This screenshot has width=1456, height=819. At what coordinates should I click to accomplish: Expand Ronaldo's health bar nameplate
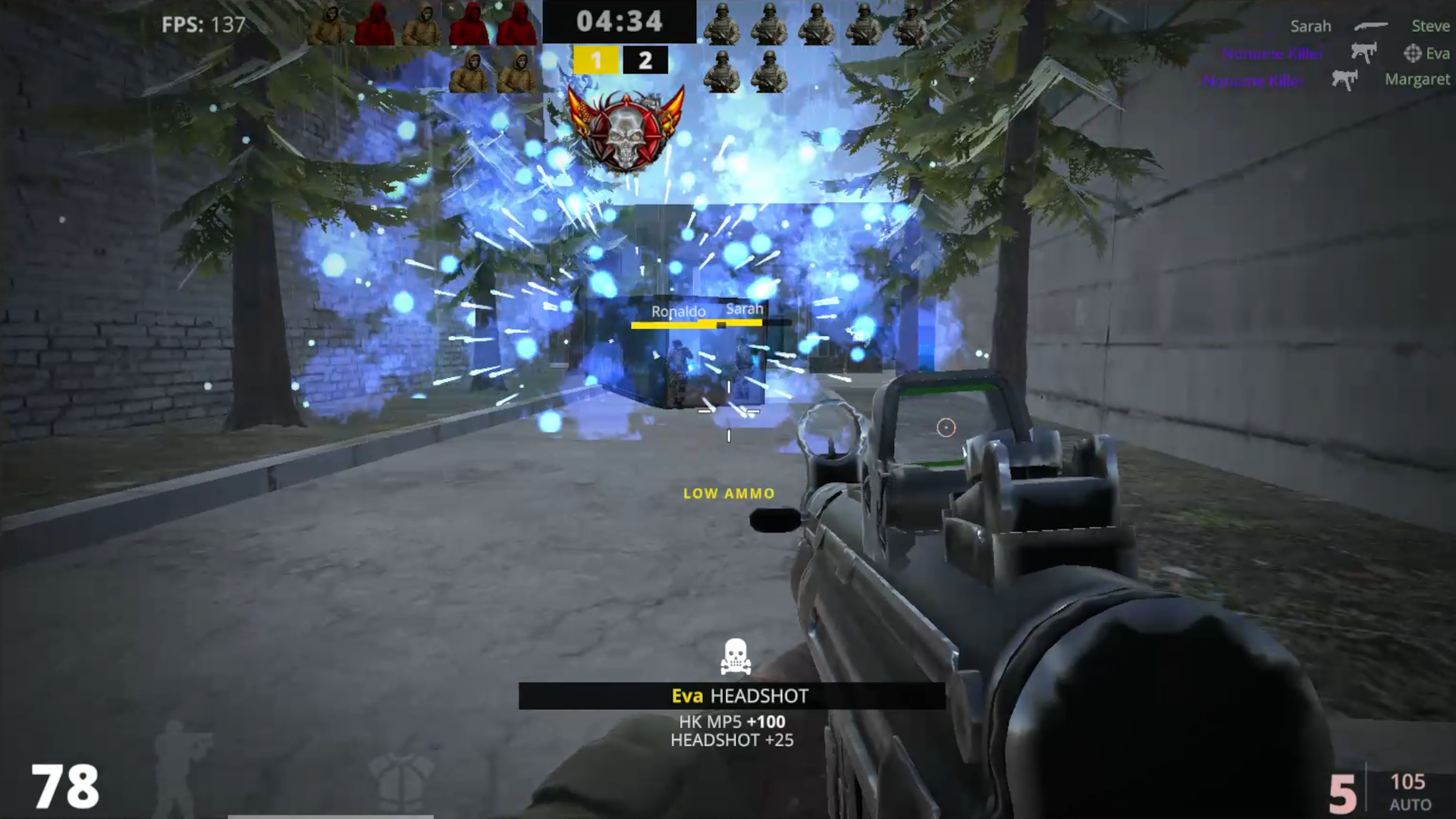tap(677, 311)
